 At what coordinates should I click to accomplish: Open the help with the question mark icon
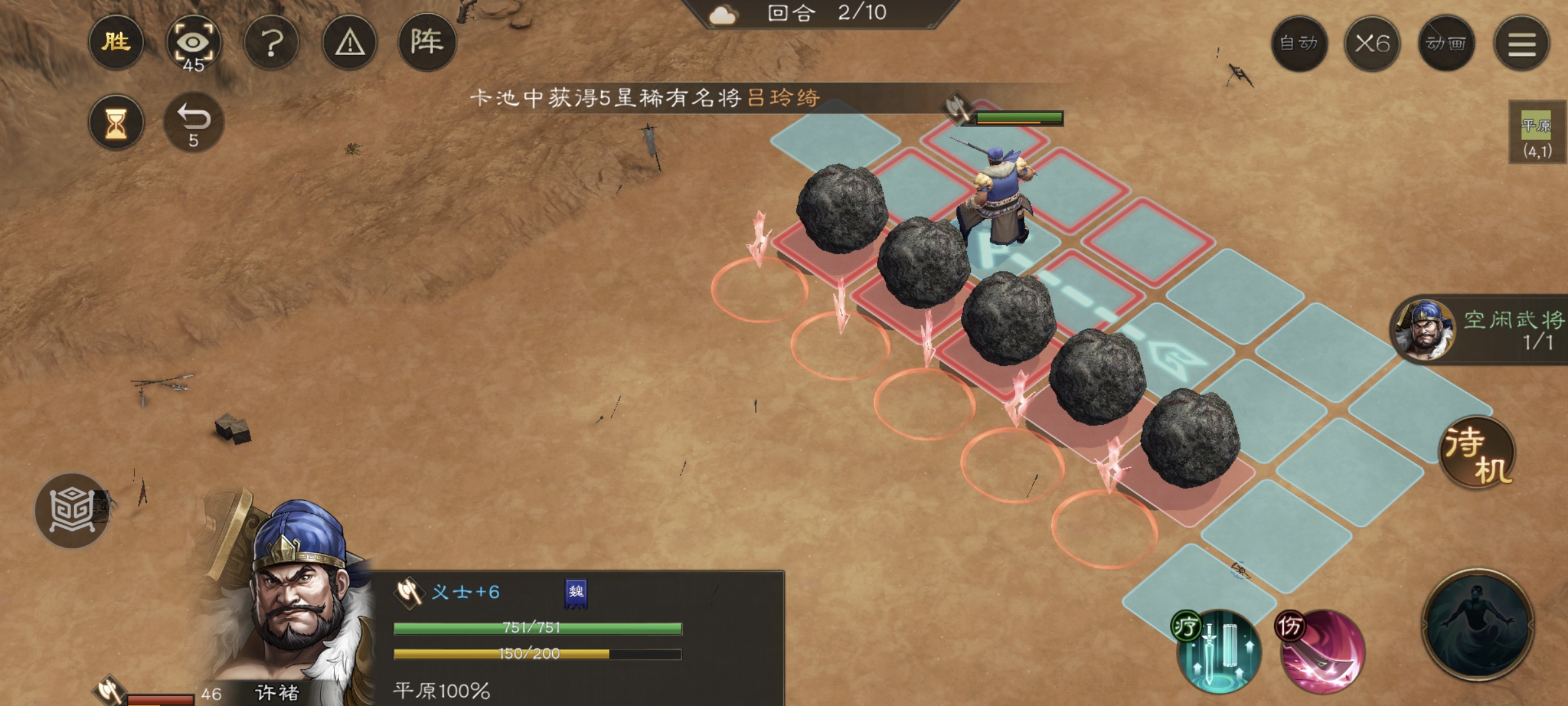pyautogui.click(x=272, y=41)
